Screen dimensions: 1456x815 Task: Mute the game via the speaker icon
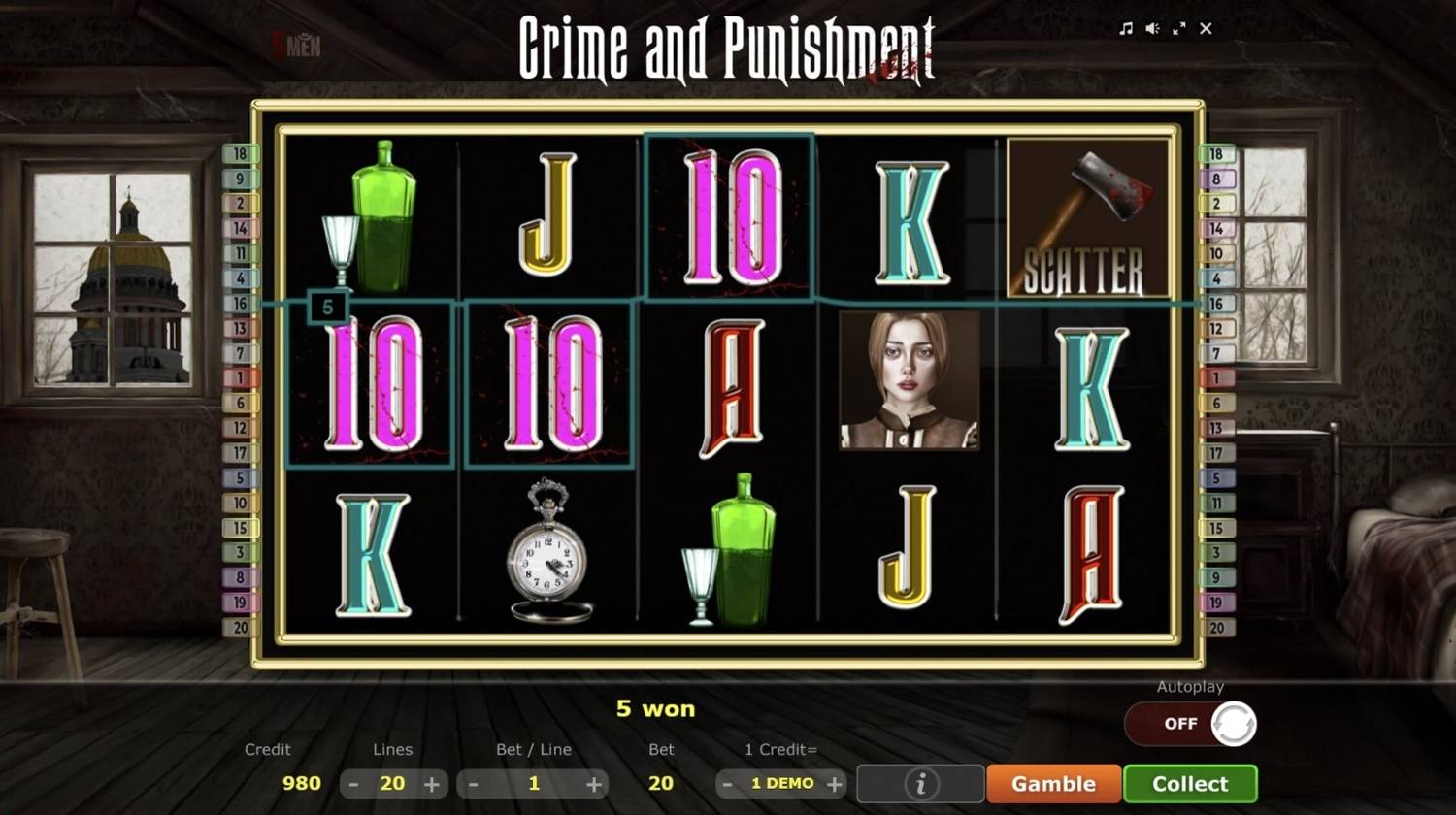[1152, 29]
